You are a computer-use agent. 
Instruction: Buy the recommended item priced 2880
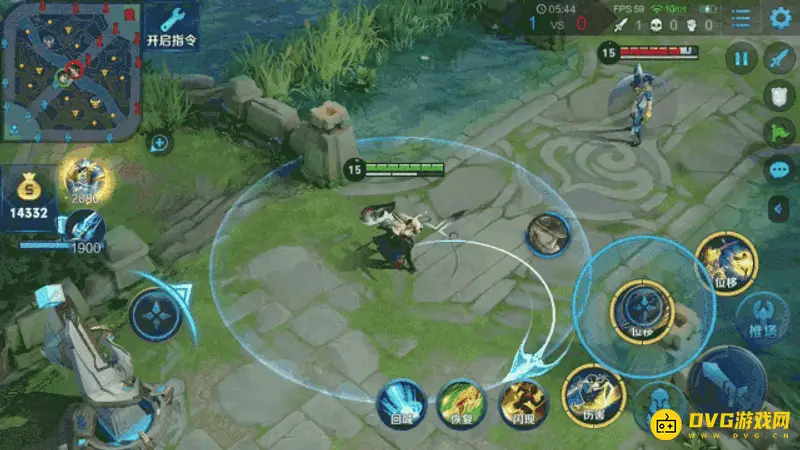[85, 178]
